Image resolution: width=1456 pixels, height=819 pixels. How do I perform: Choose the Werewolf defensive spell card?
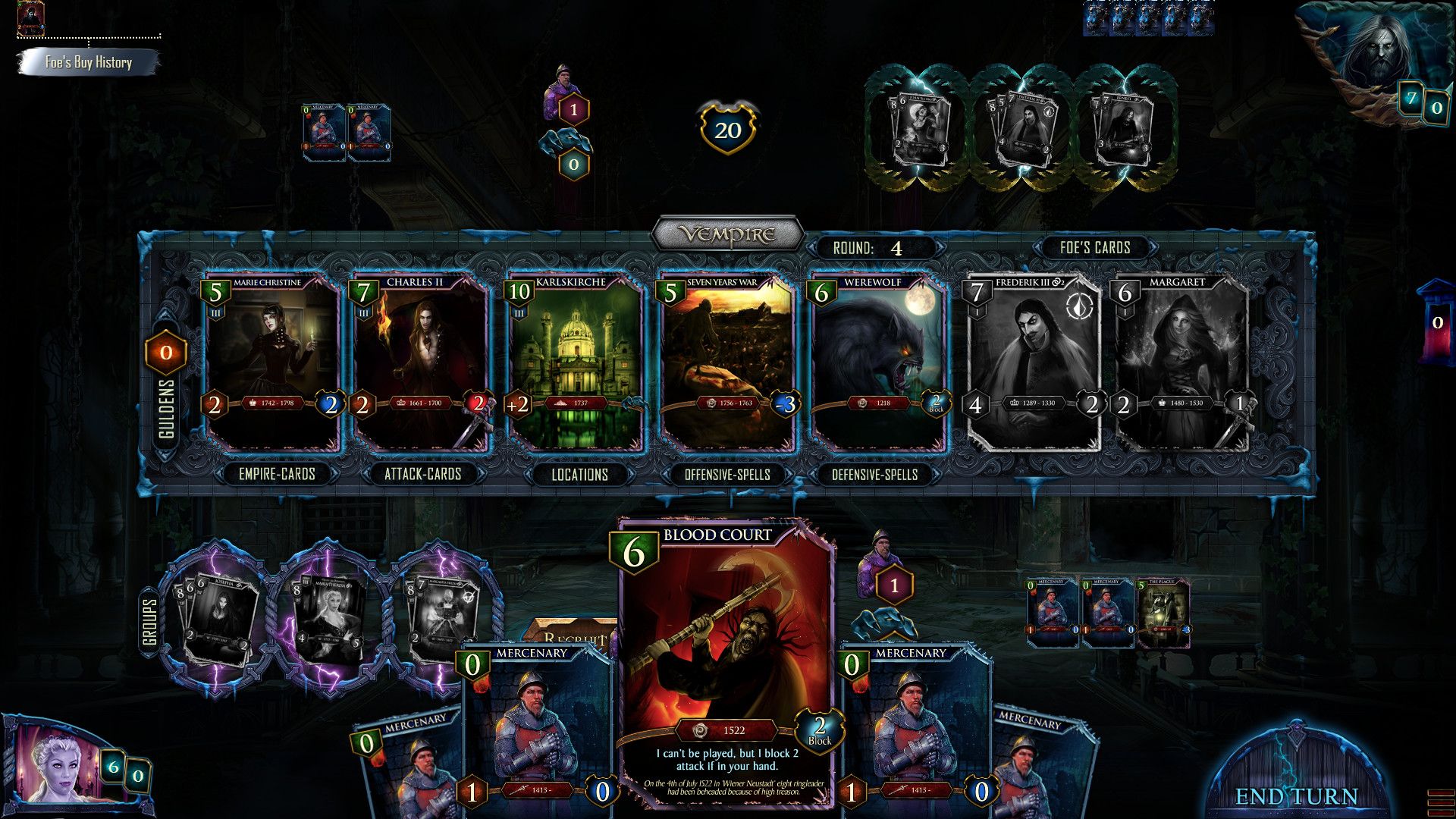(877, 362)
